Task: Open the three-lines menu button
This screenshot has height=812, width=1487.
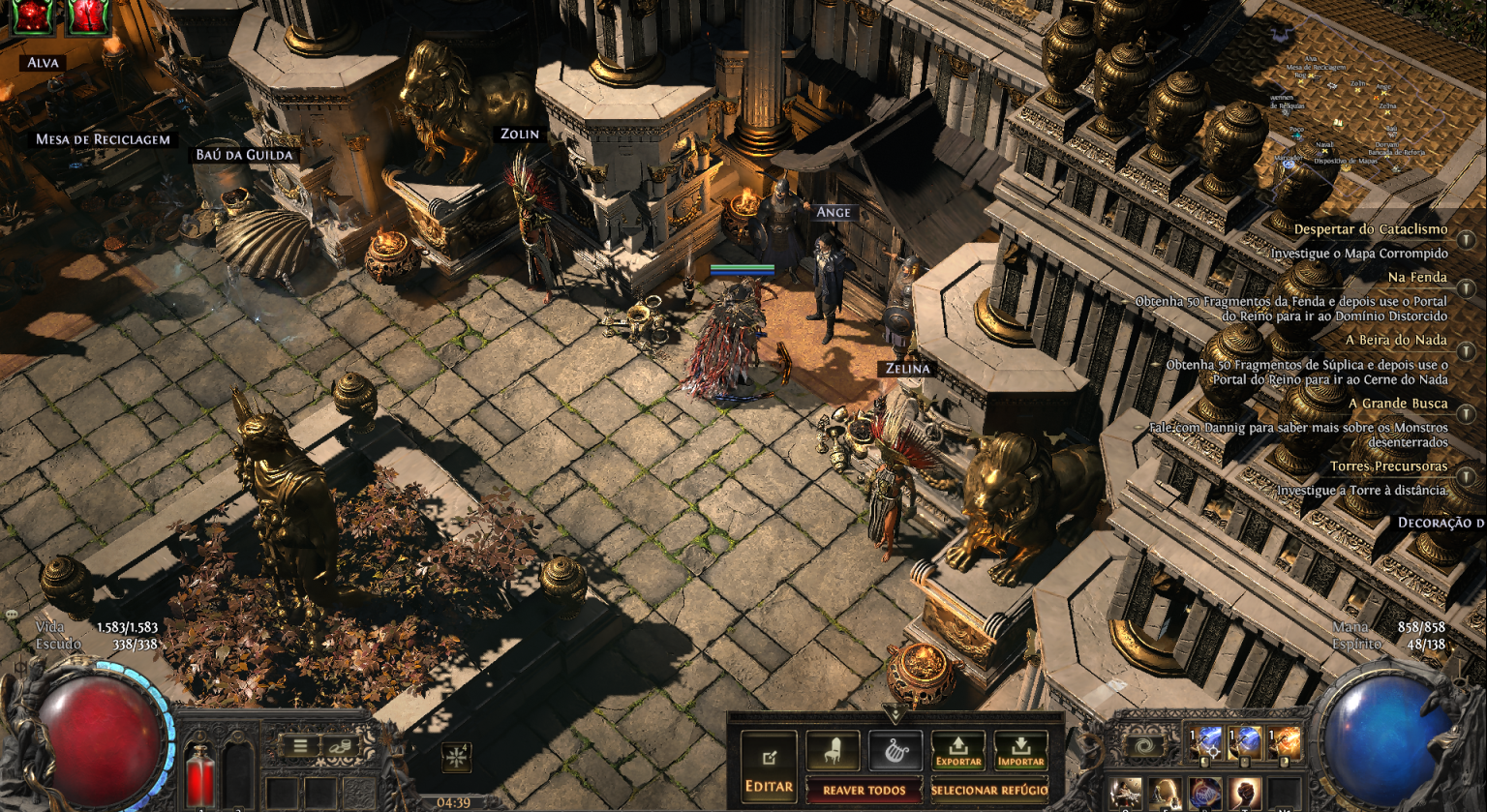Action: click(301, 746)
